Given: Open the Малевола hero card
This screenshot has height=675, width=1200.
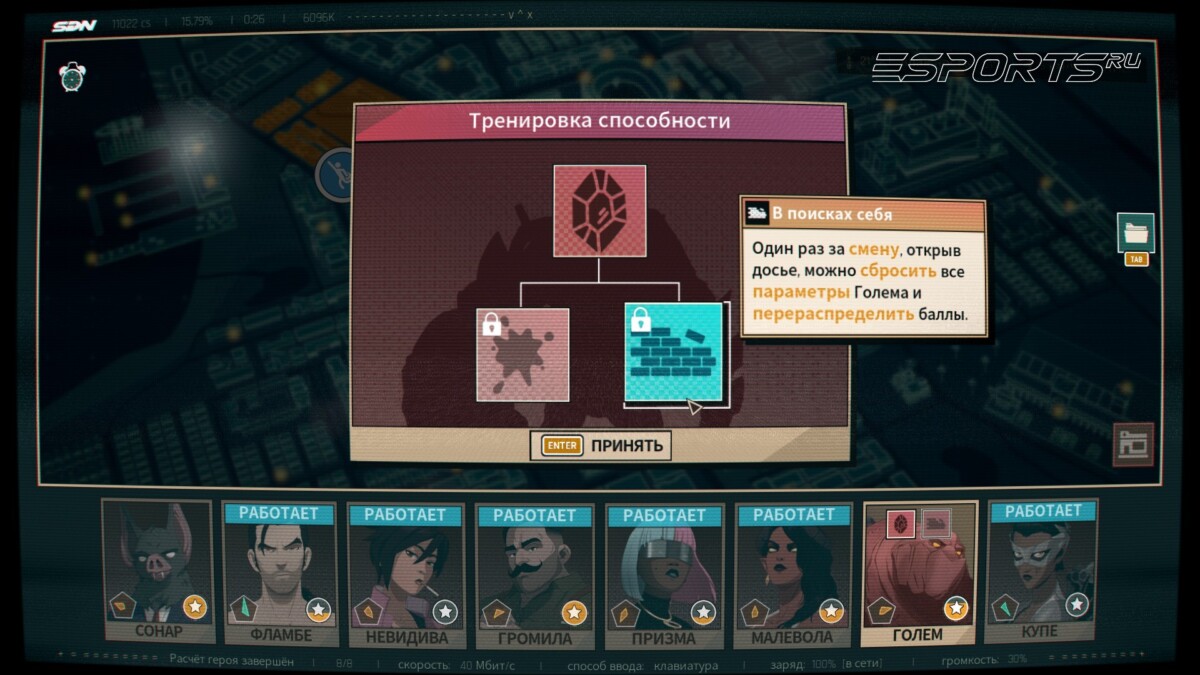Looking at the screenshot, I should pyautogui.click(x=792, y=575).
